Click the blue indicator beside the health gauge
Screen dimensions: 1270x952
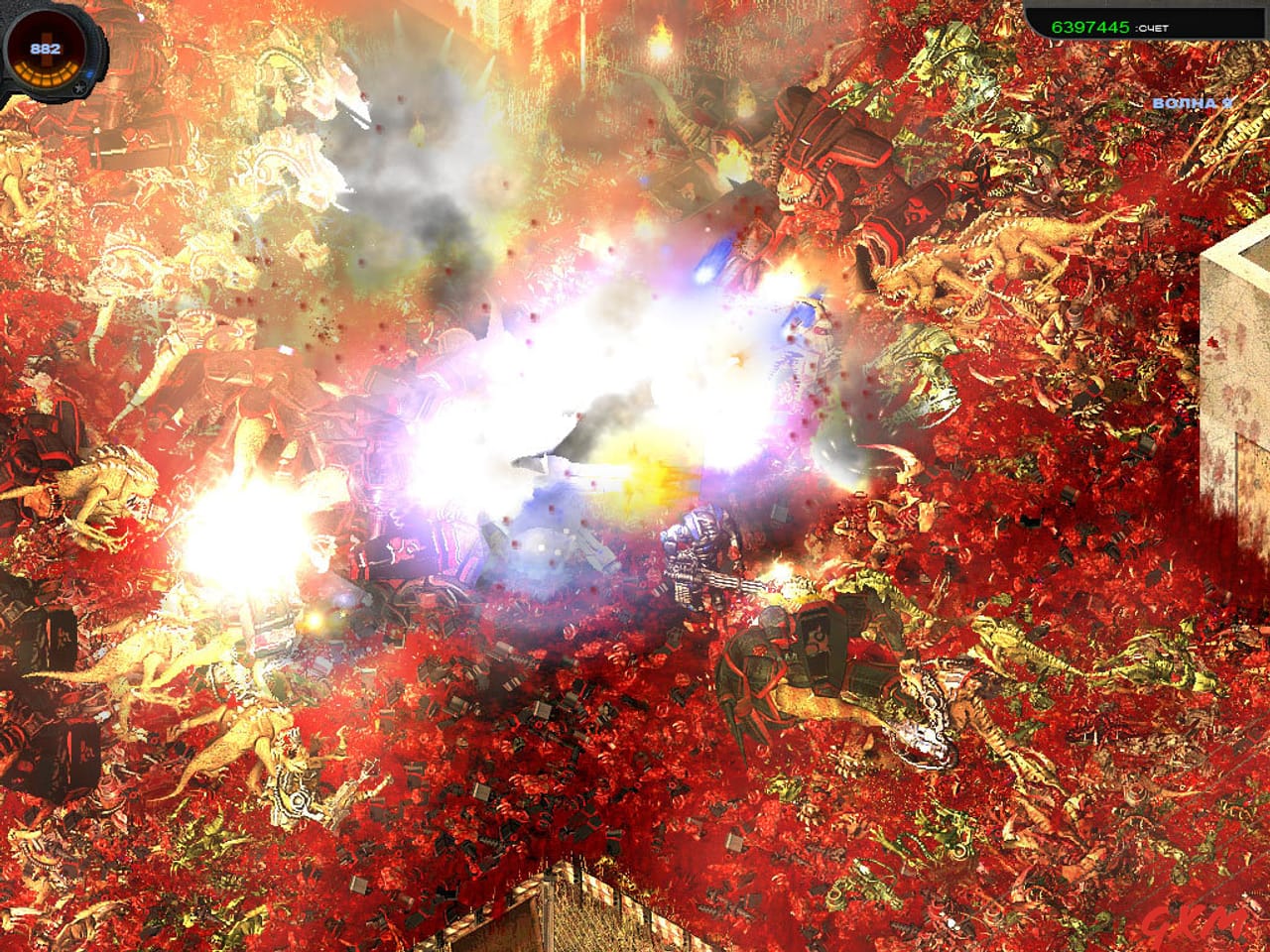89,73
